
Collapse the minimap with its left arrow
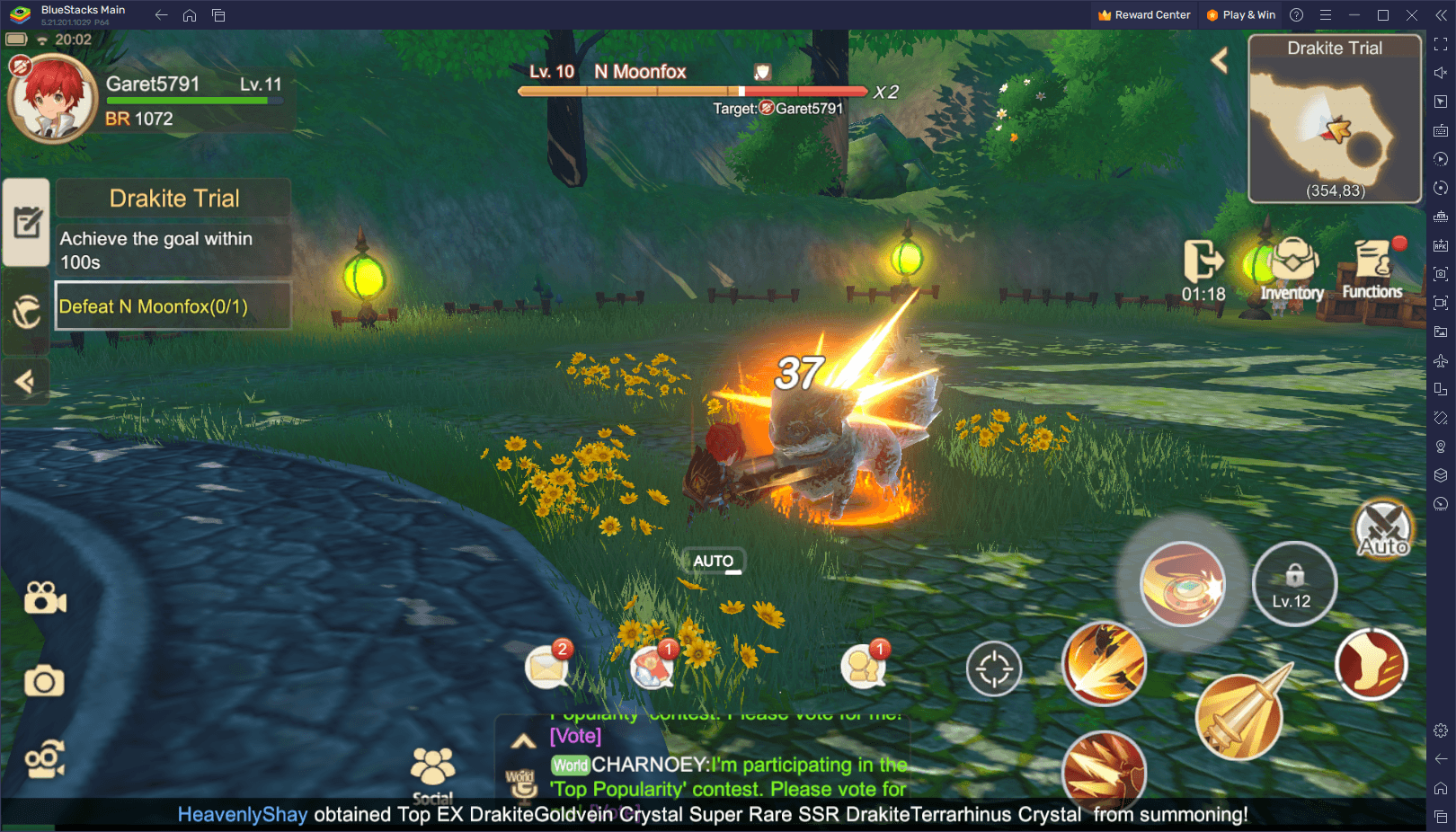point(1220,59)
